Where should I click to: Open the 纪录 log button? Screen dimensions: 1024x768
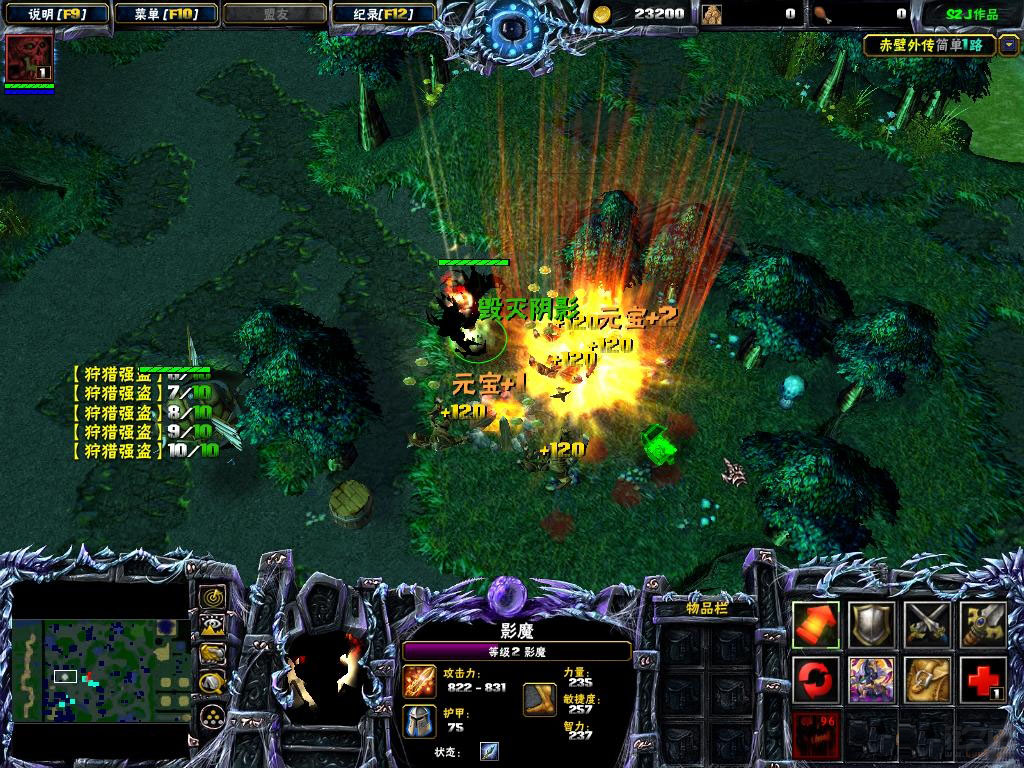click(384, 14)
